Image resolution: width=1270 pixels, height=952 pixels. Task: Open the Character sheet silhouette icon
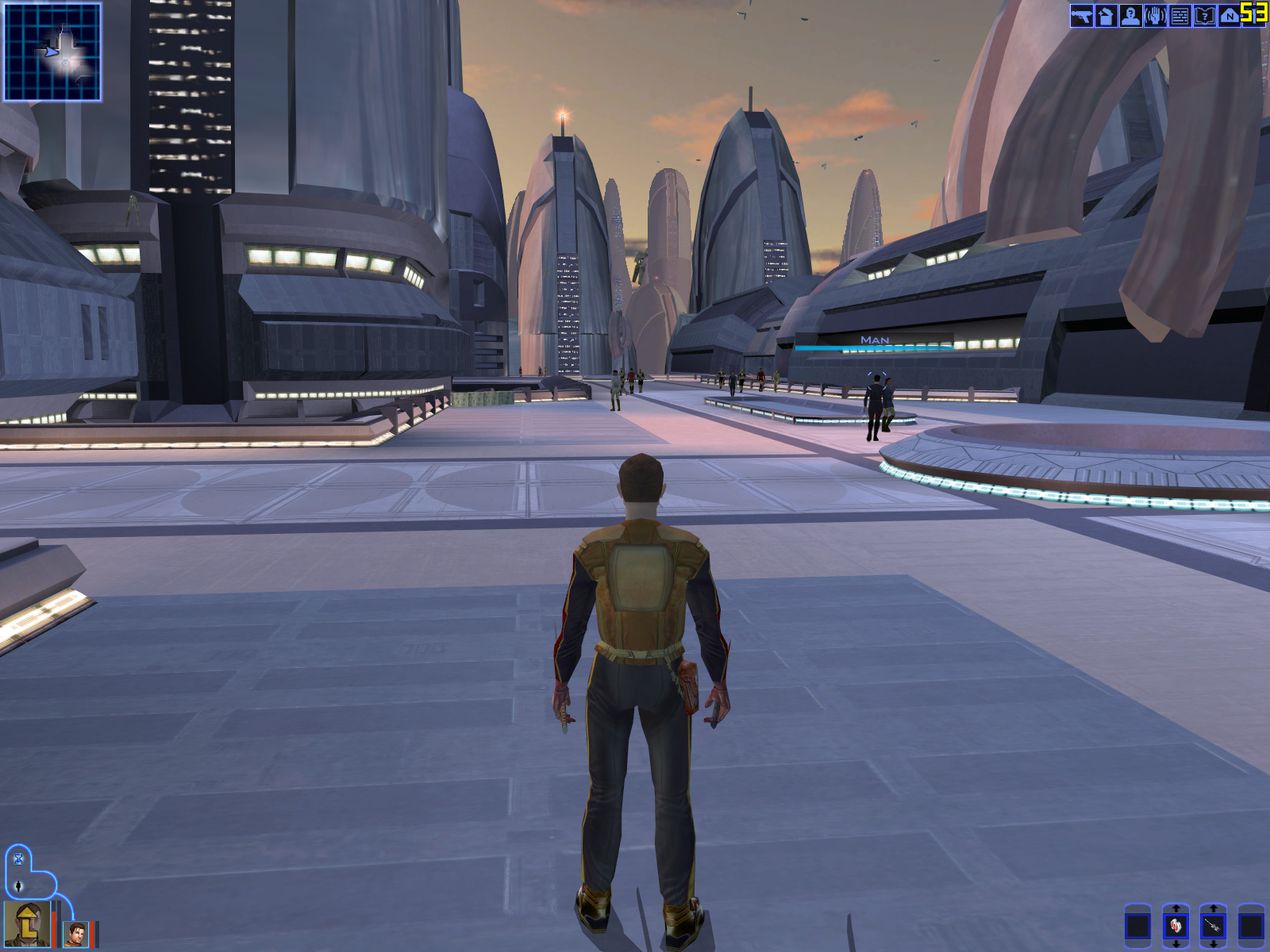(x=1130, y=16)
